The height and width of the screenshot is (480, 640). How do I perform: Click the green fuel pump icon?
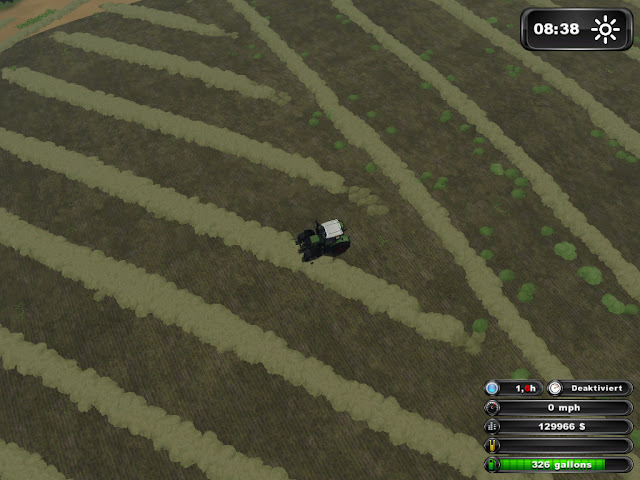(492, 465)
